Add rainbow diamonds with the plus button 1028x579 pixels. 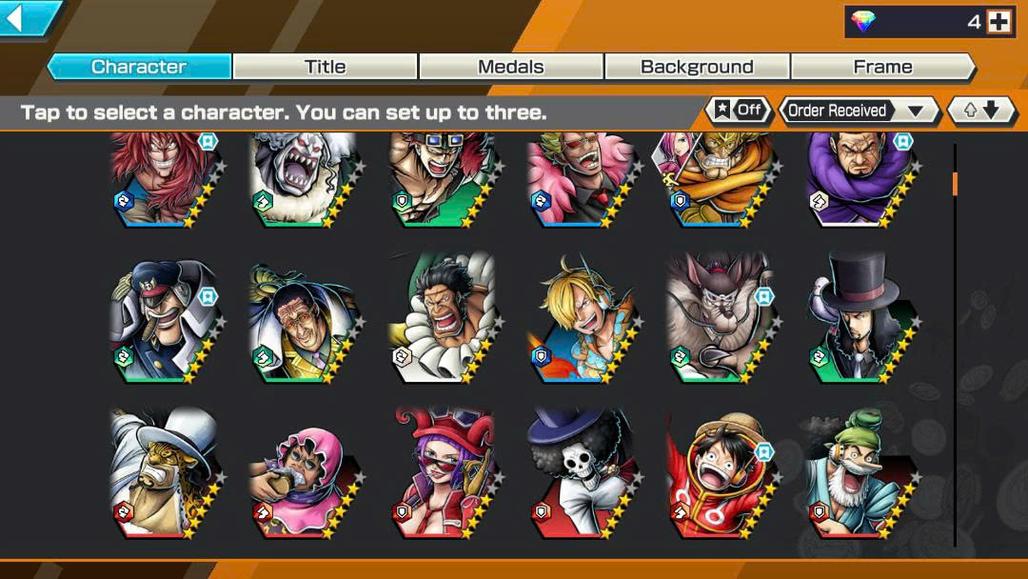[998, 21]
